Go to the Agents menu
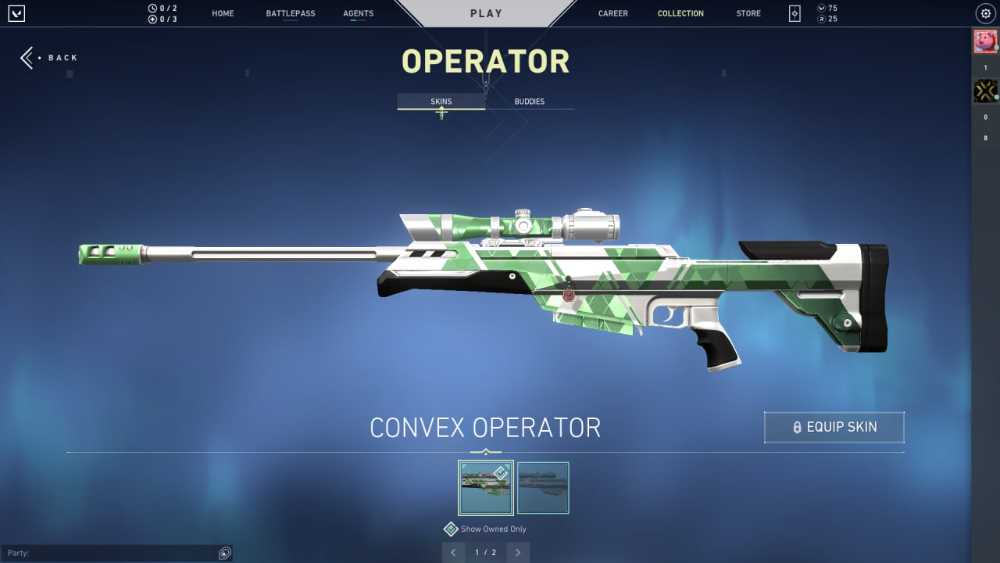 [x=358, y=14]
